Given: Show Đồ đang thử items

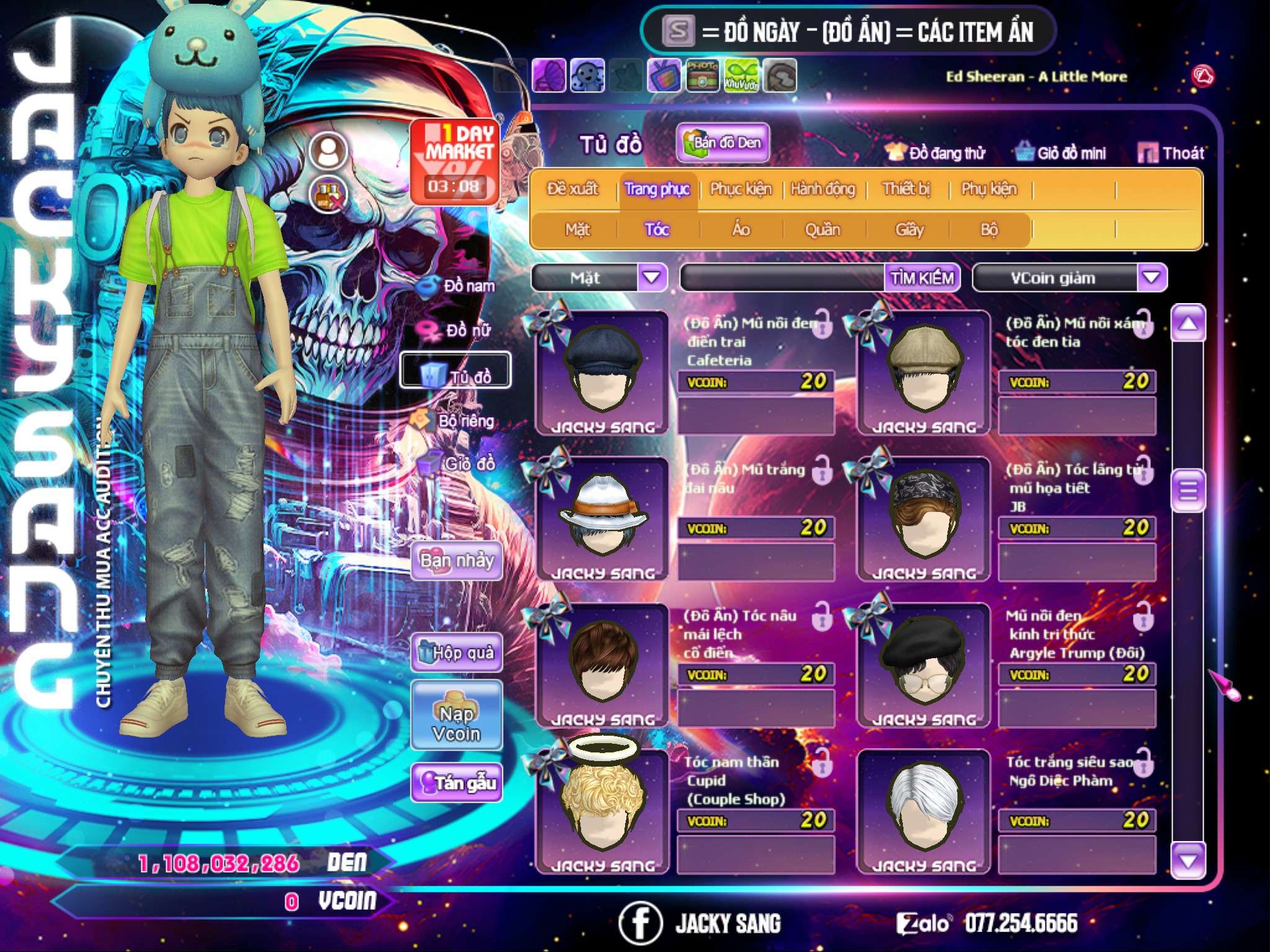Looking at the screenshot, I should pos(935,153).
